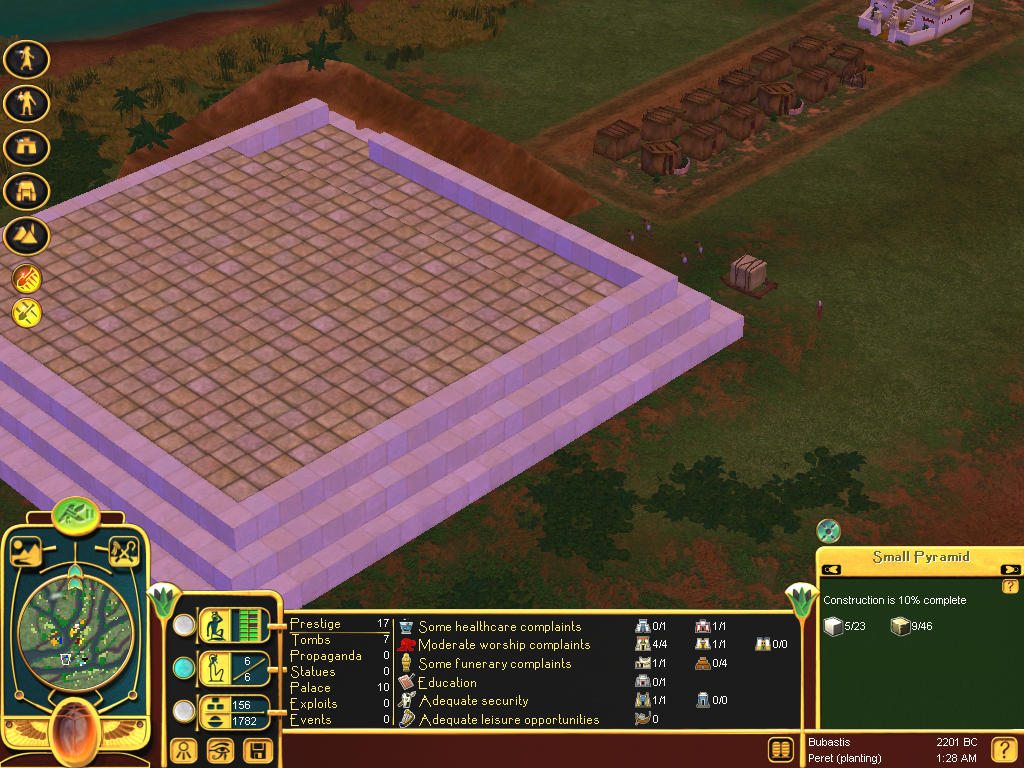Select the yellow crossed shovel tools button

(x=27, y=313)
